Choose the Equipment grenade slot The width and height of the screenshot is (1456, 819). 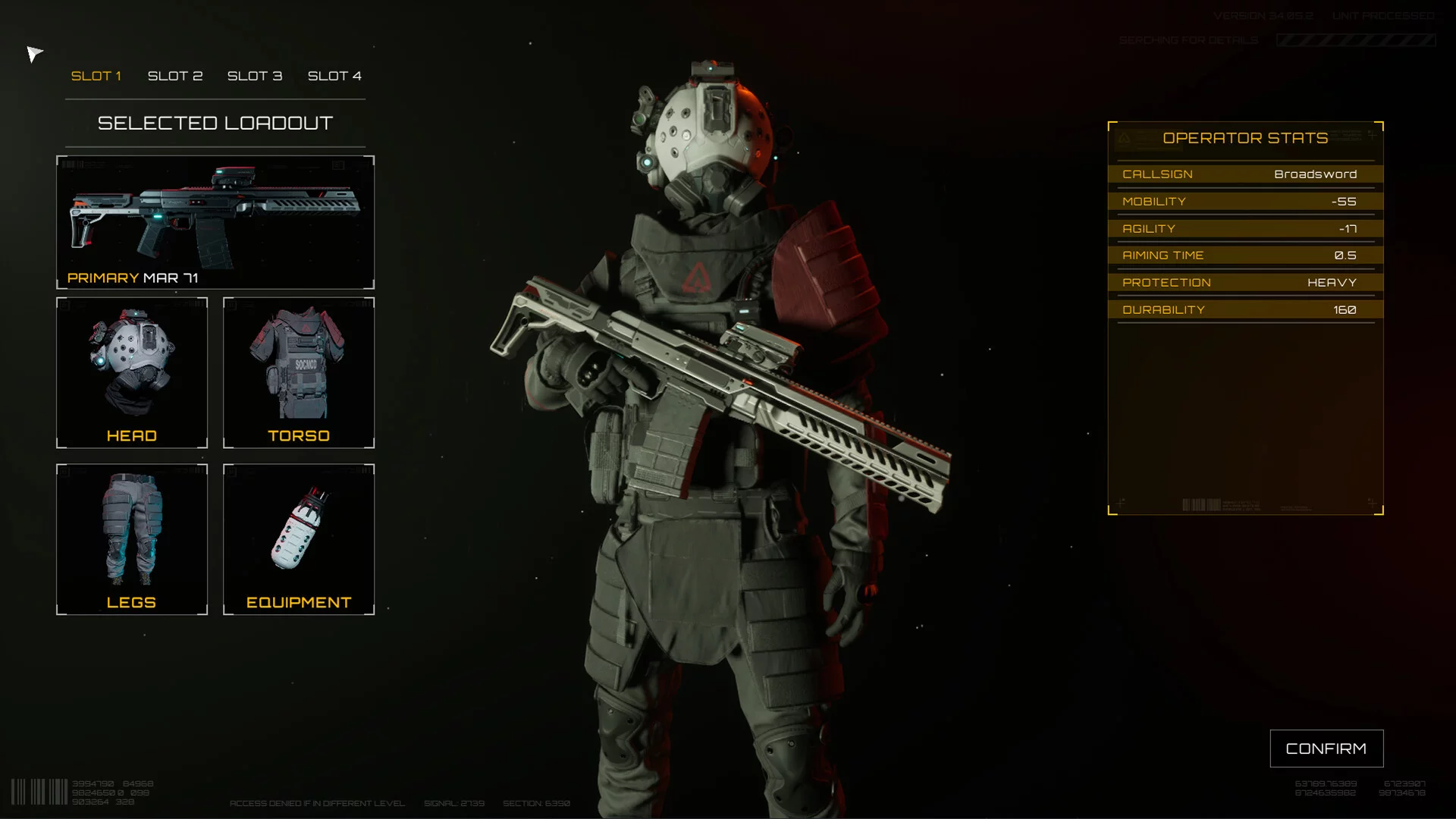[299, 539]
